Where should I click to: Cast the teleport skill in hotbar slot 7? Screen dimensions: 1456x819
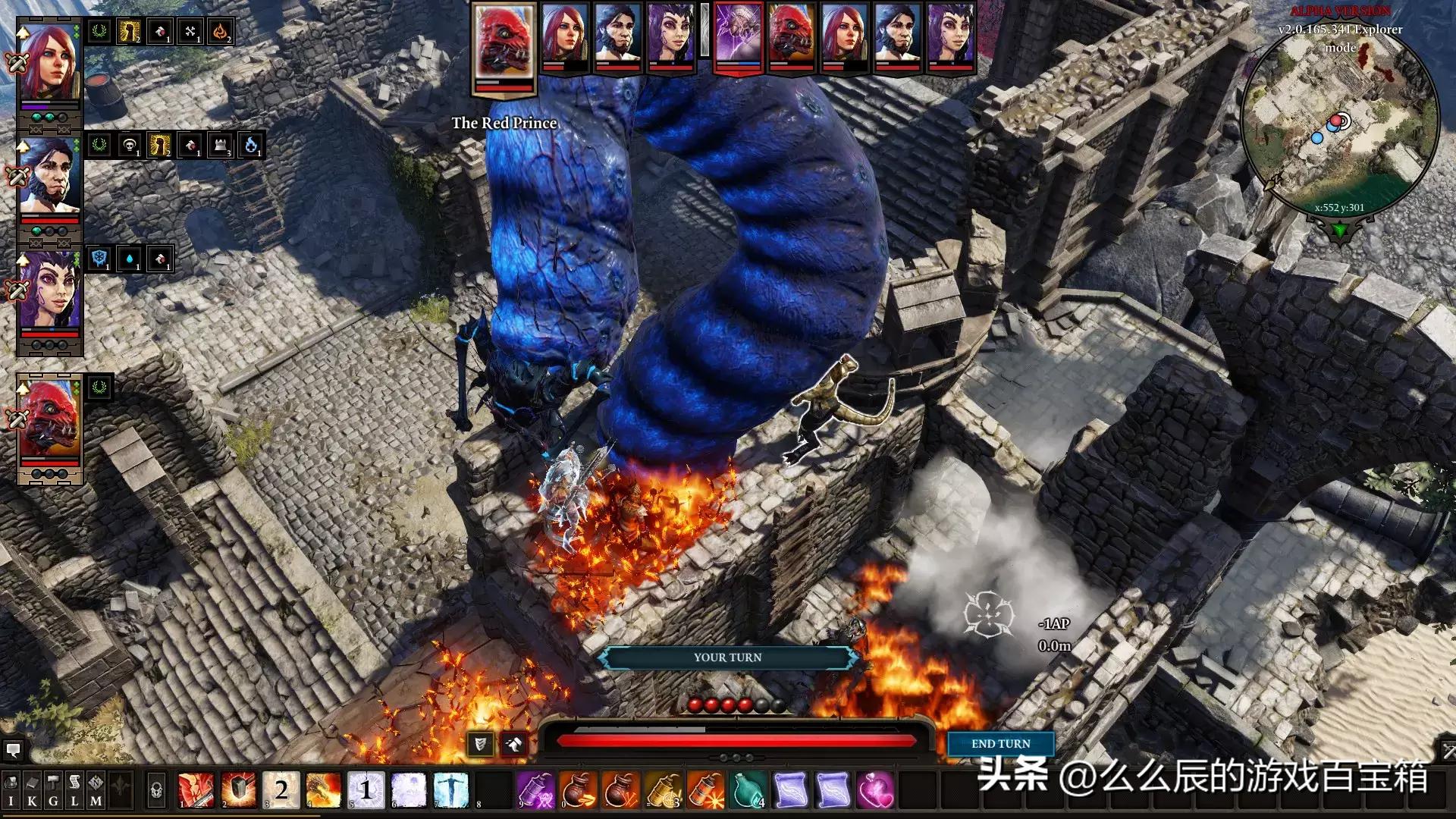click(450, 789)
